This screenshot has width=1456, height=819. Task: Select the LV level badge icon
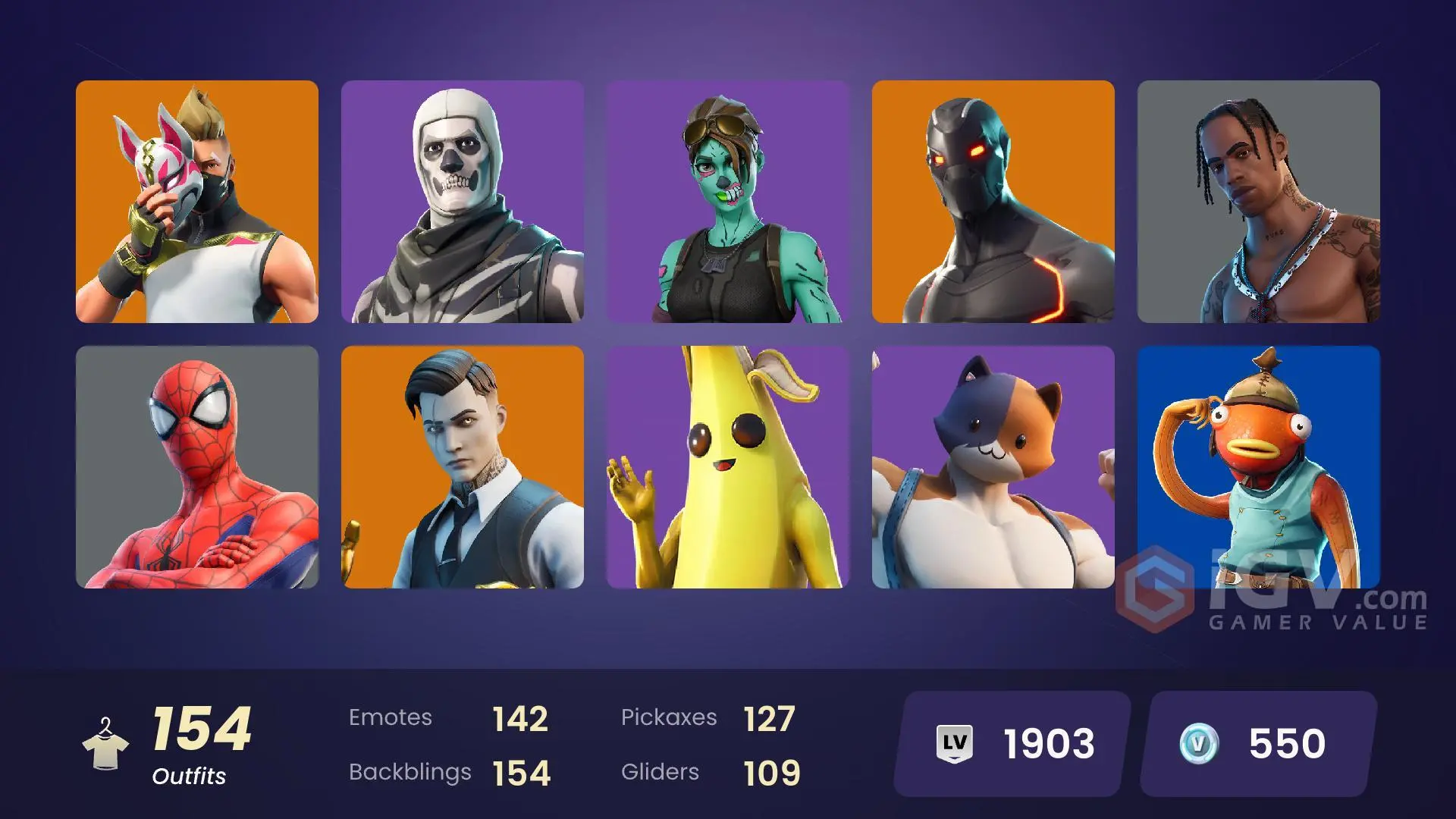coord(954,744)
